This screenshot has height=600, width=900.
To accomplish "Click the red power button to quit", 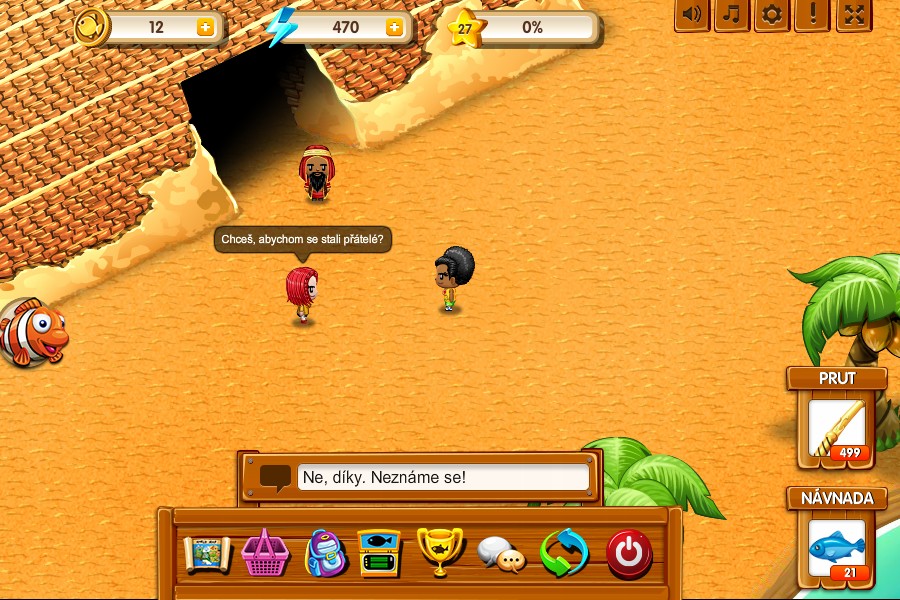I will pos(629,553).
